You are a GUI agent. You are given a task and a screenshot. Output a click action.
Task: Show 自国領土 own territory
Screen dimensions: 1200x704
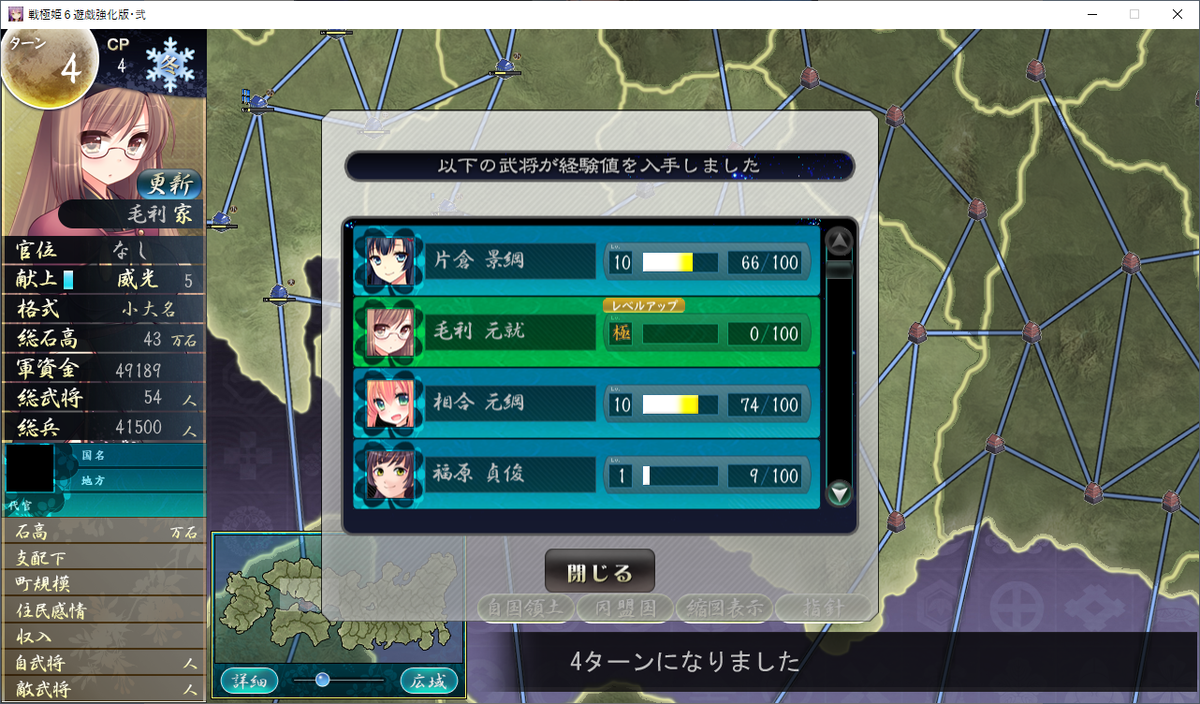(x=525, y=607)
